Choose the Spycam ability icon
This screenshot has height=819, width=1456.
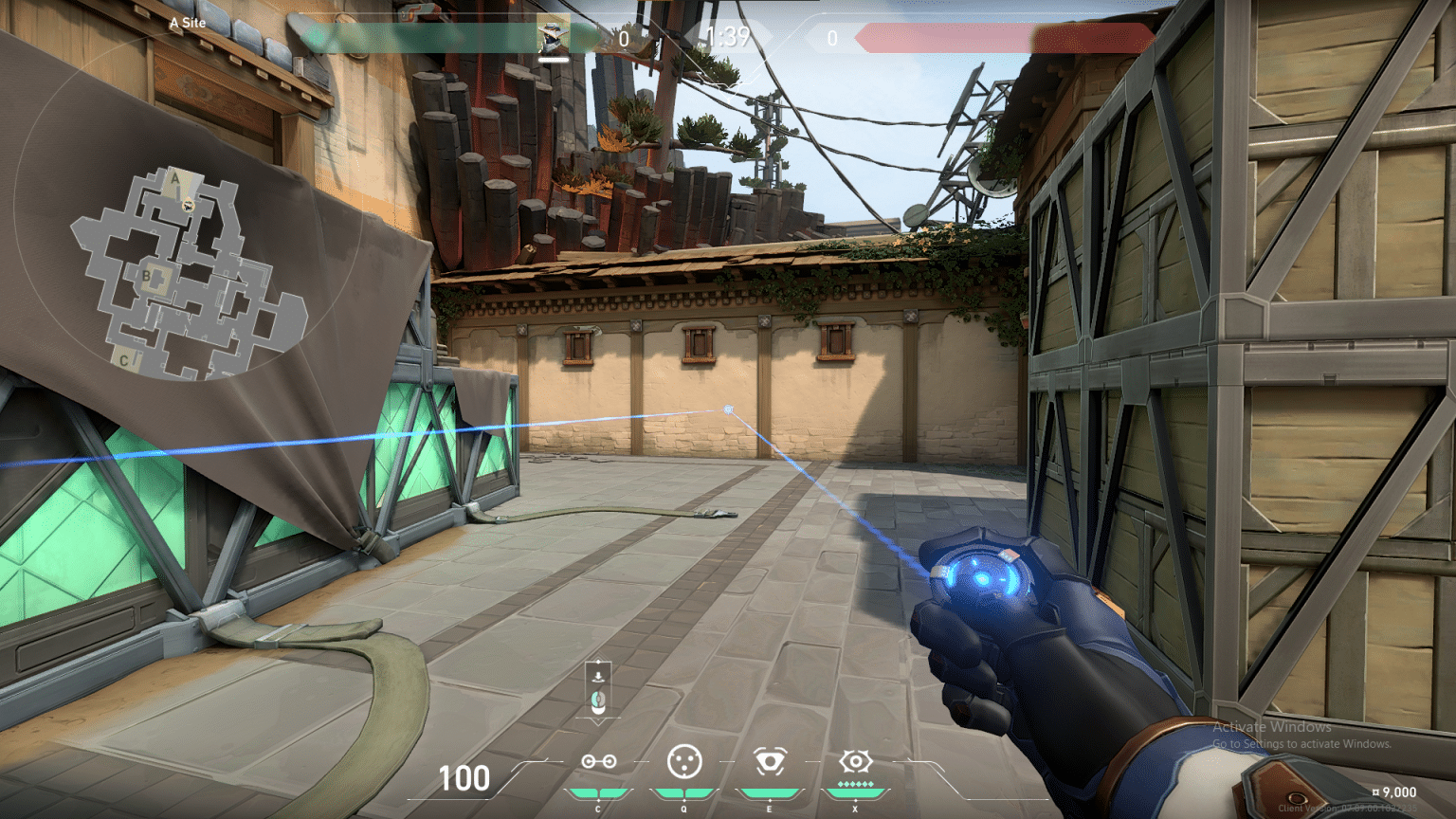769,761
